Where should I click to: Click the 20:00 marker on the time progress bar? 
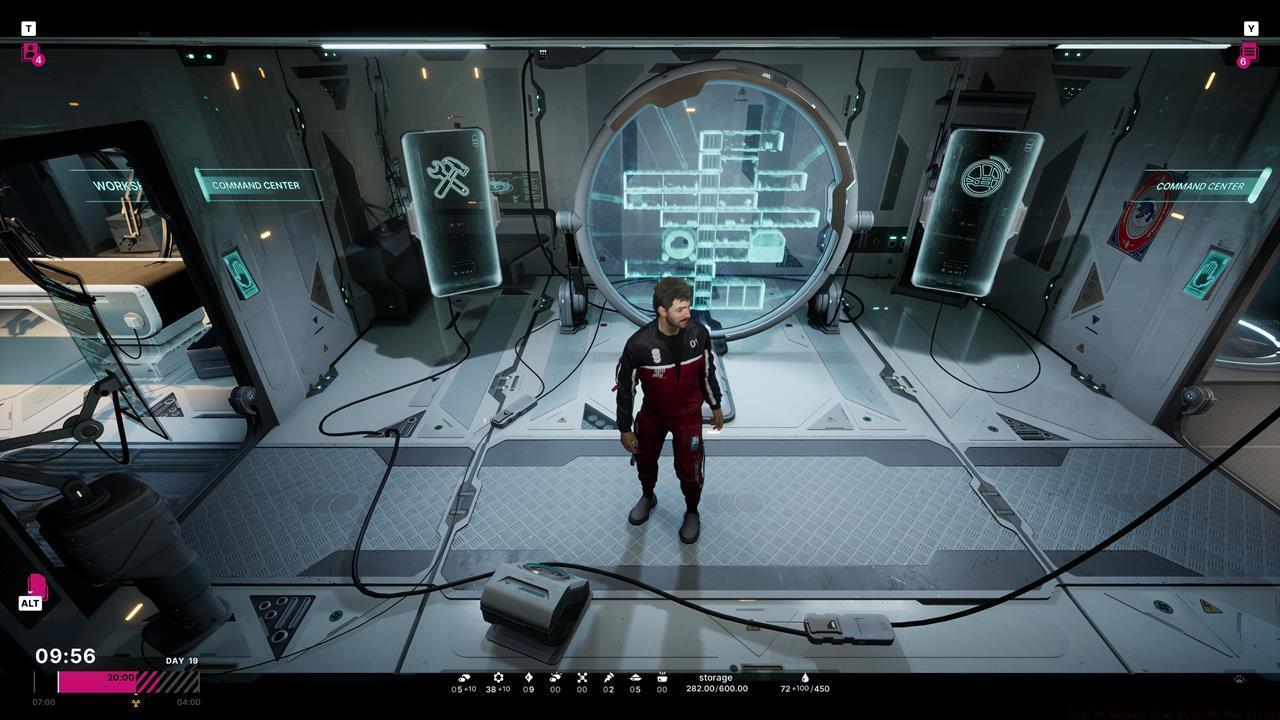[x=119, y=676]
